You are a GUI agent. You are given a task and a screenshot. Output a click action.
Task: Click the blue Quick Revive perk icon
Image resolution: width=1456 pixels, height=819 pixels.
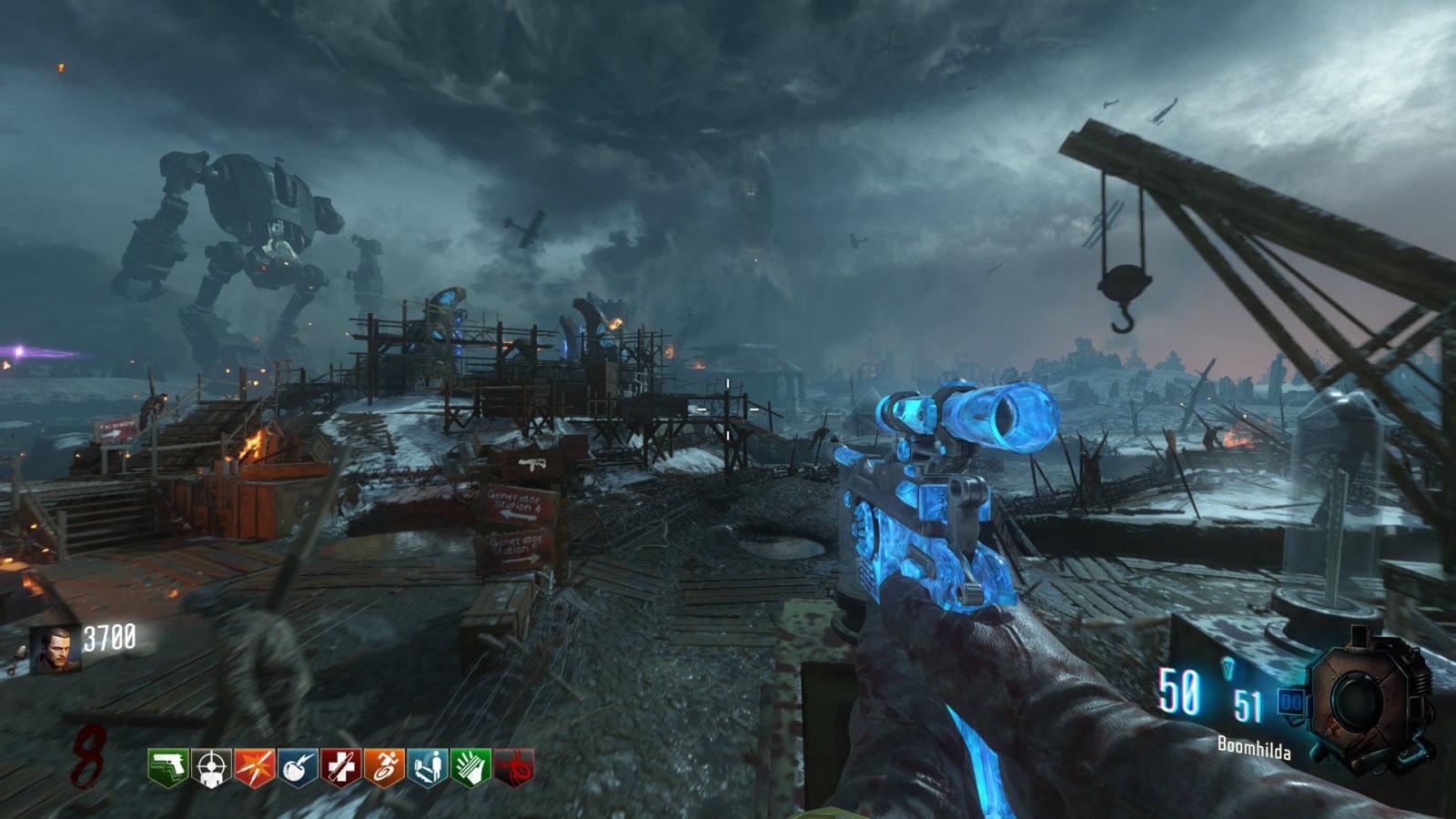click(x=428, y=767)
